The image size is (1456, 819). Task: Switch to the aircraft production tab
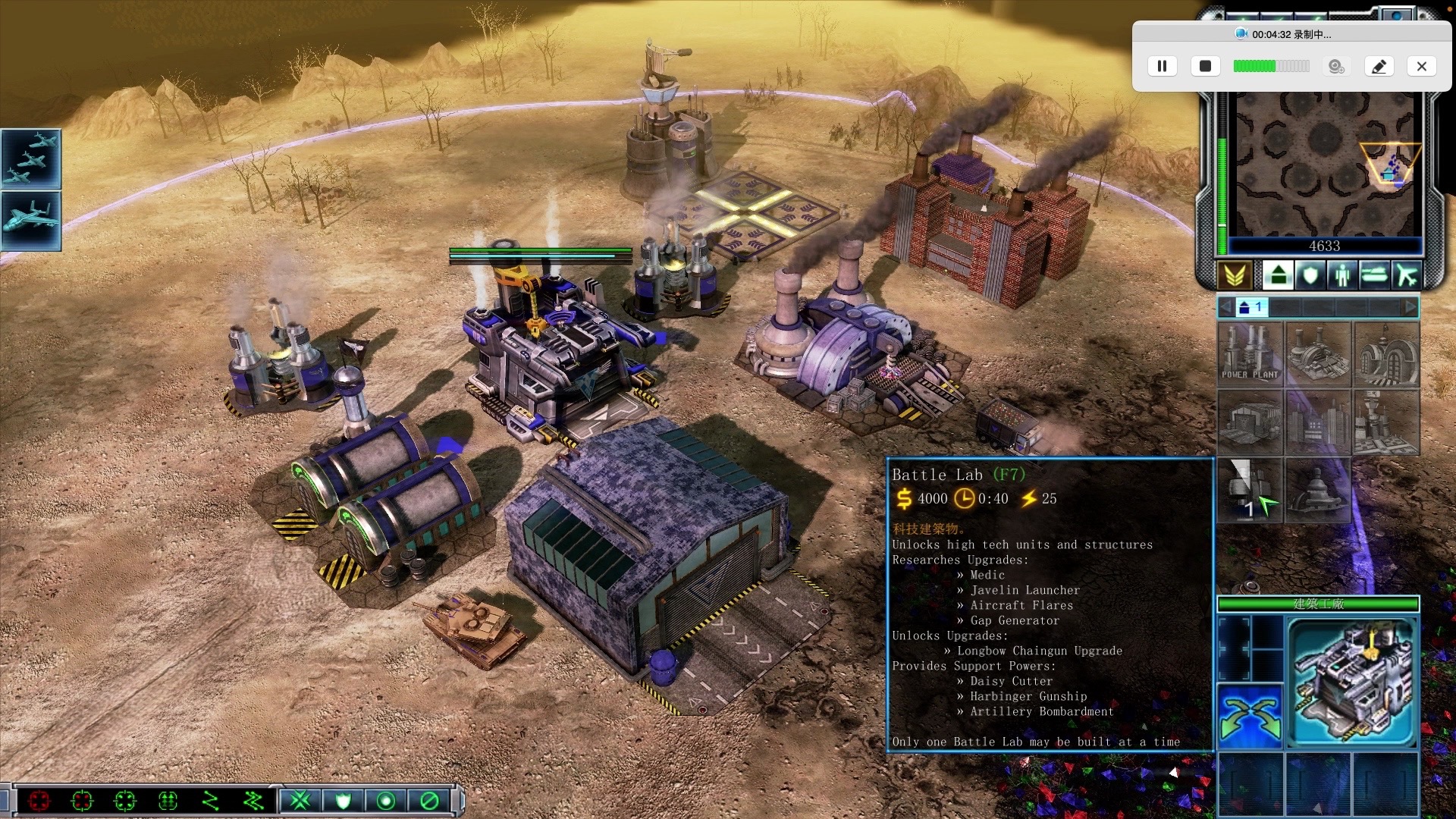(1407, 275)
